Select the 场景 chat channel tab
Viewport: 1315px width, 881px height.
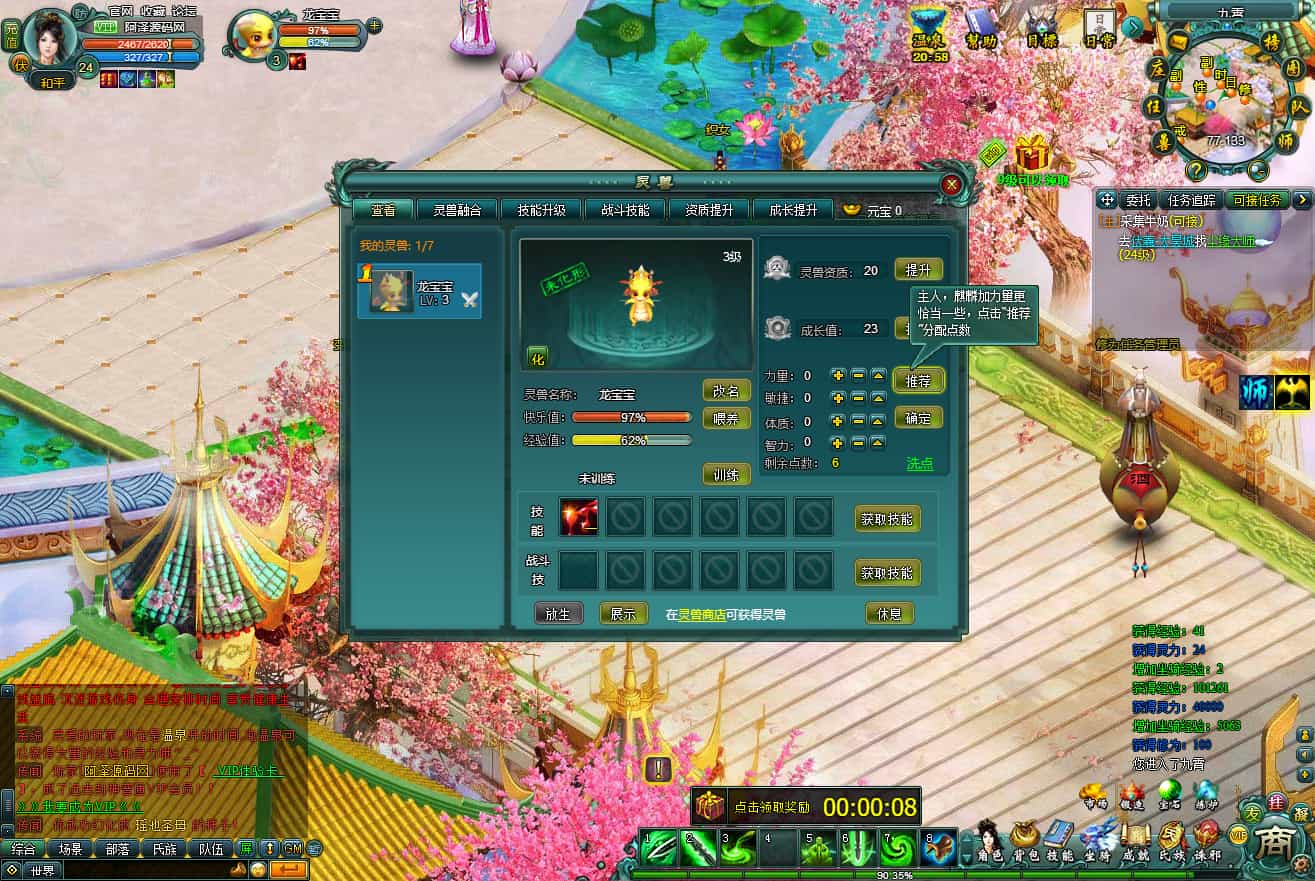(x=70, y=849)
